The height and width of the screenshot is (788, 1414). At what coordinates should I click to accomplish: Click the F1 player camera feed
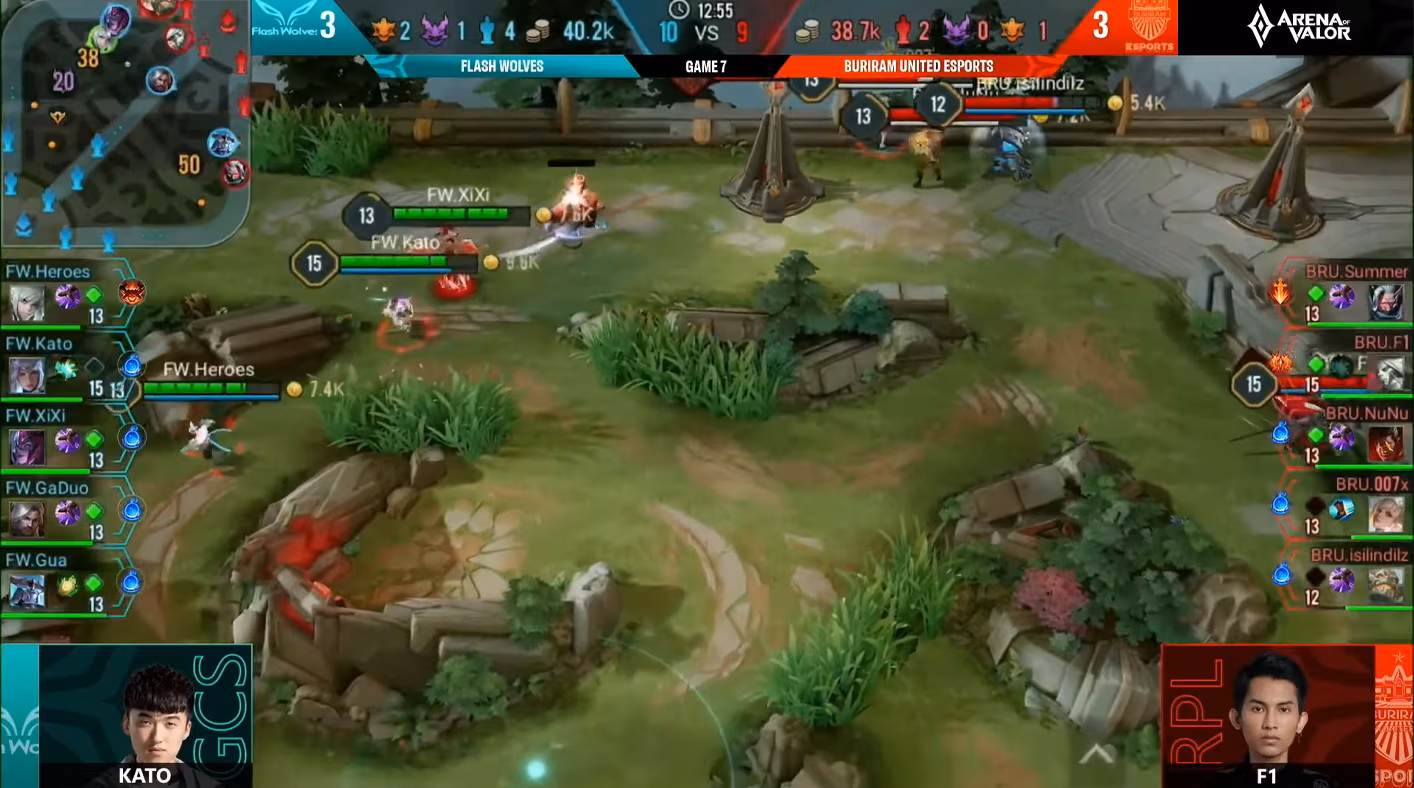[1268, 715]
